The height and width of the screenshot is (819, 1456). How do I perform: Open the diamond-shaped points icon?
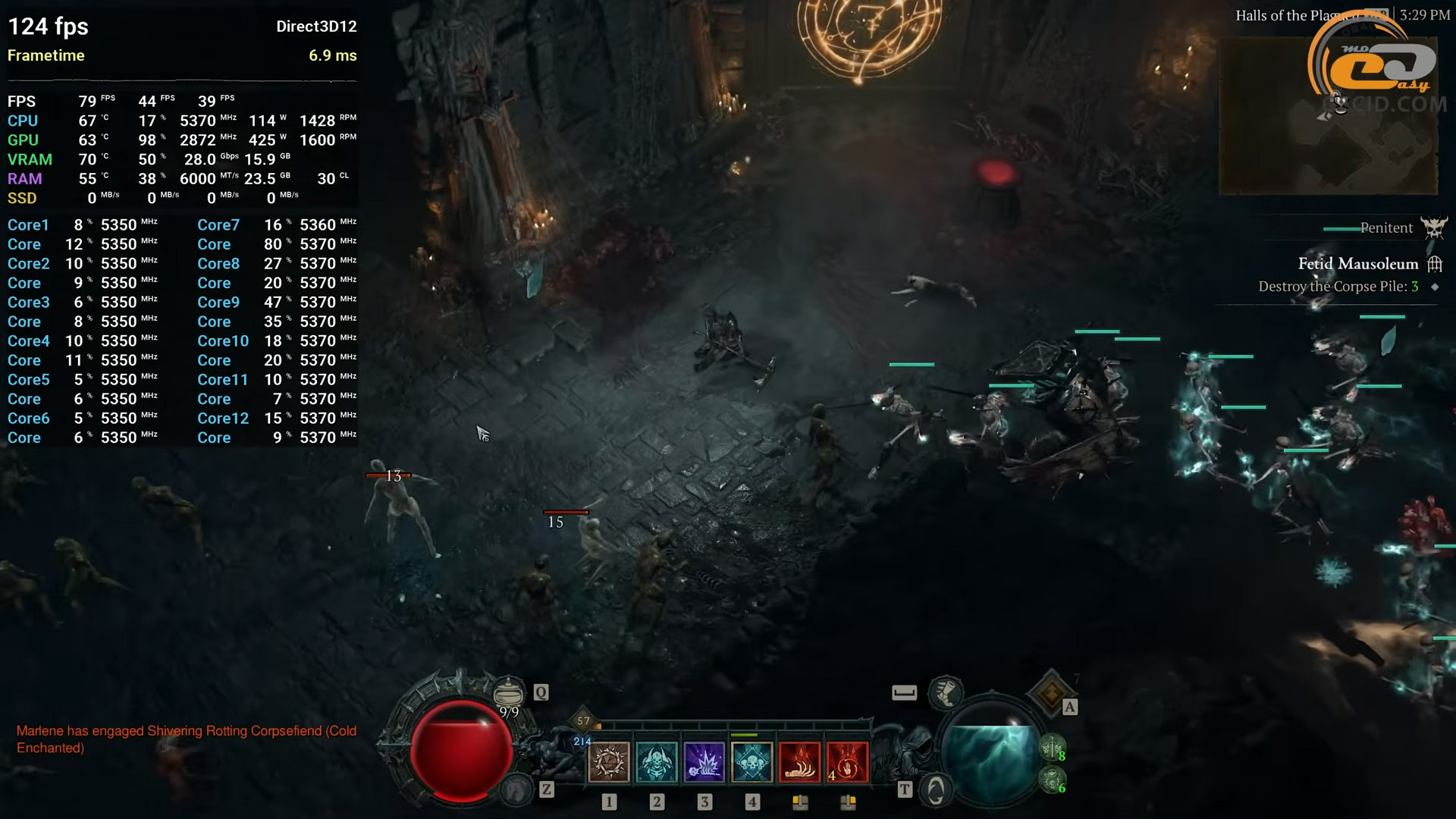point(1050,693)
